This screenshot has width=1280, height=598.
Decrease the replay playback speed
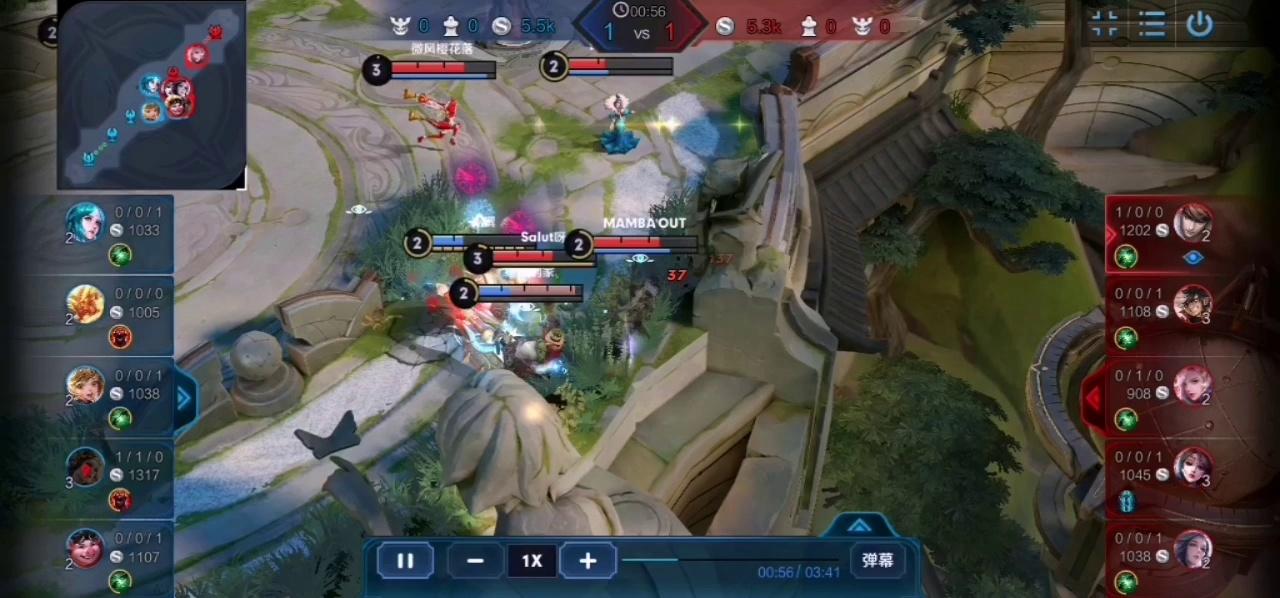point(475,561)
